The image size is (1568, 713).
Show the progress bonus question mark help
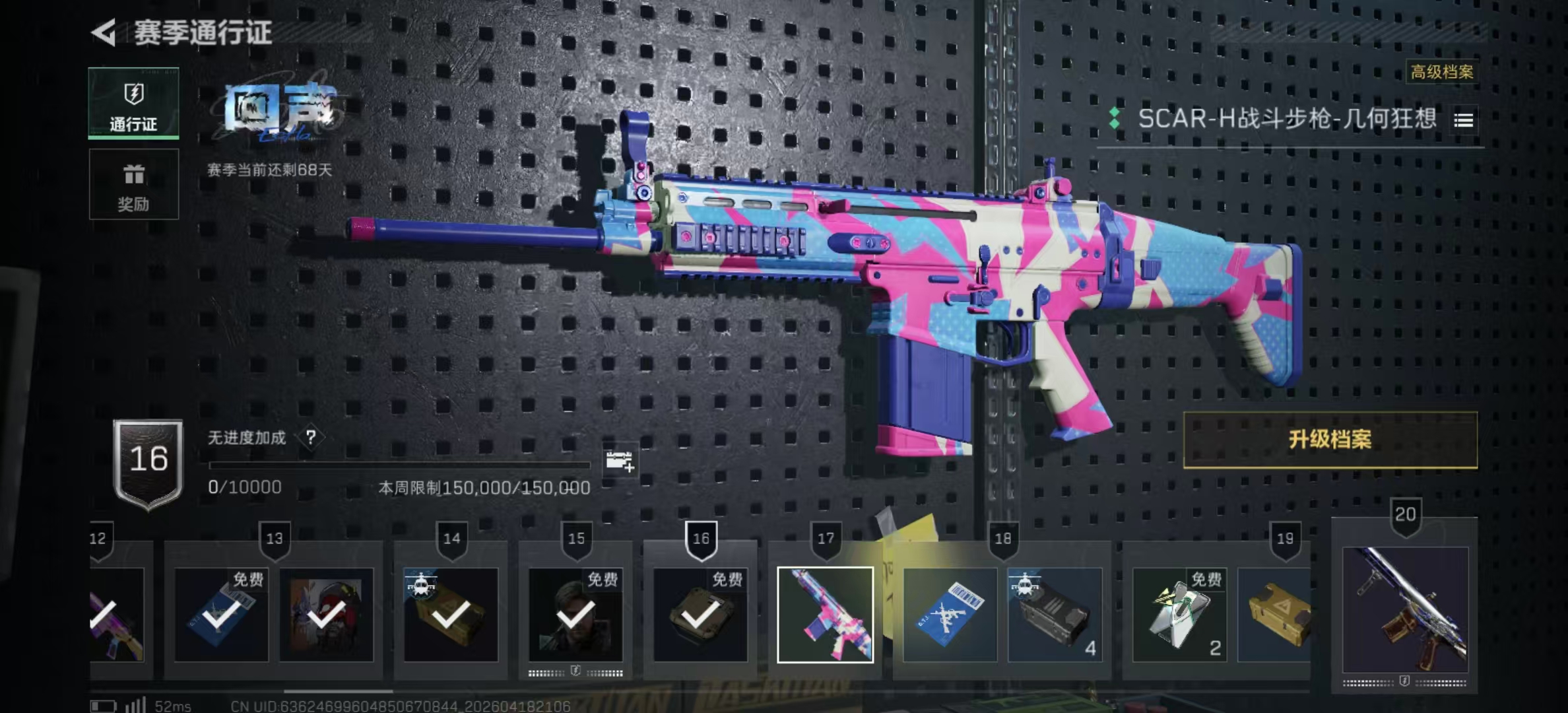[x=310, y=437]
